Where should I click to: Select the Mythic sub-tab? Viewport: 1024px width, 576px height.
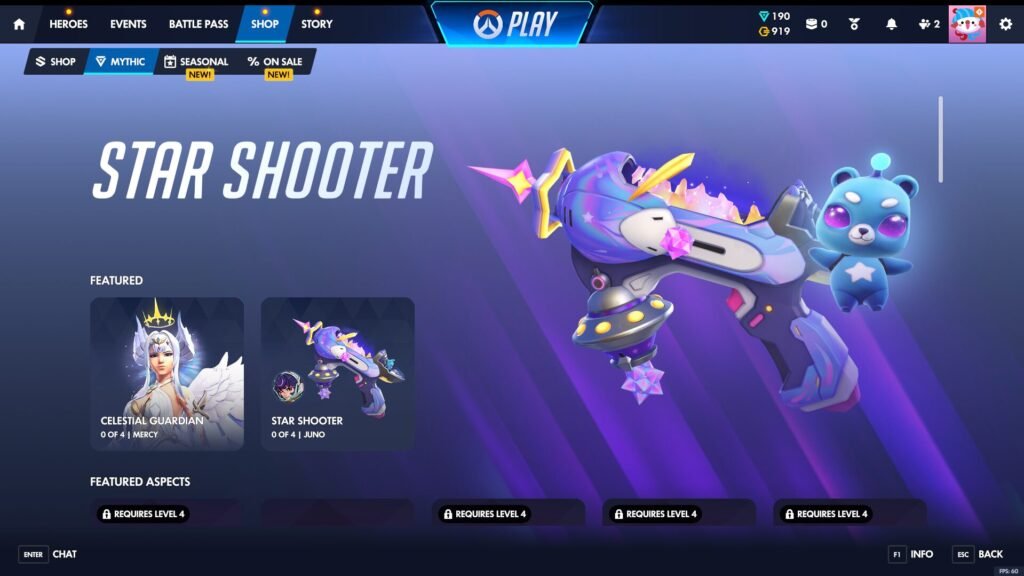click(120, 62)
